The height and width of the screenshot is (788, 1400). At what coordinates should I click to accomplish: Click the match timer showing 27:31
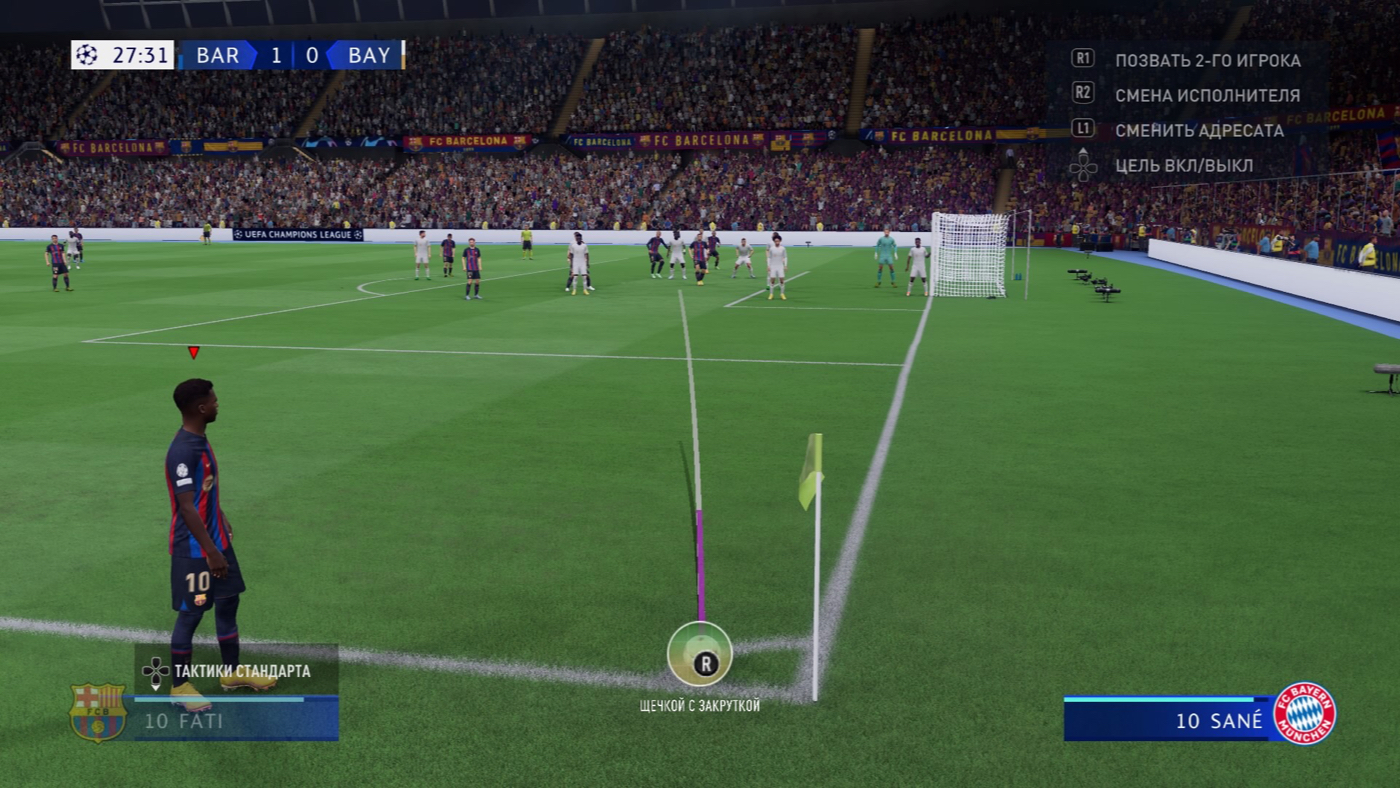(x=141, y=56)
